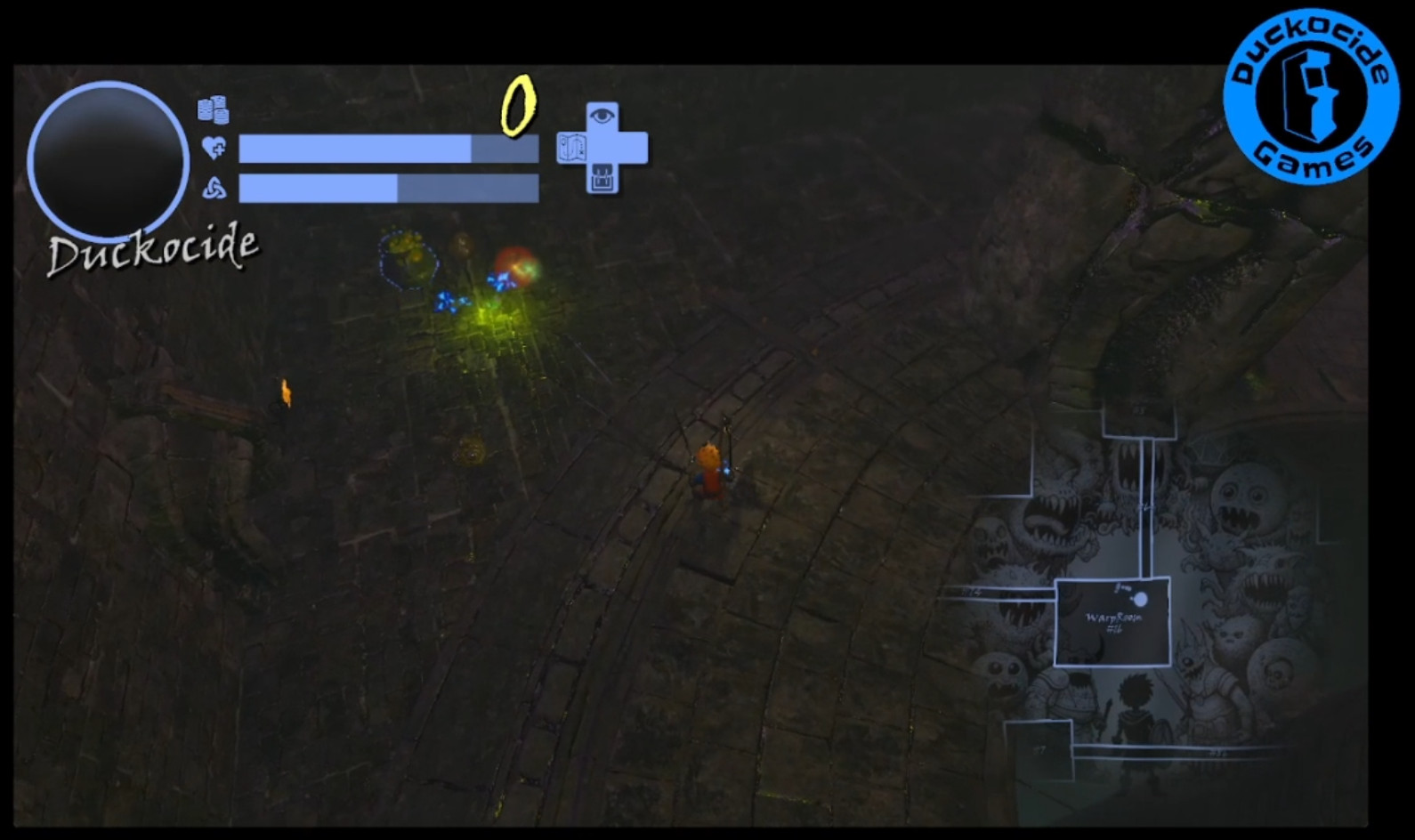Click the Duckocide Games channel logo
The height and width of the screenshot is (840, 1415).
(x=1310, y=96)
